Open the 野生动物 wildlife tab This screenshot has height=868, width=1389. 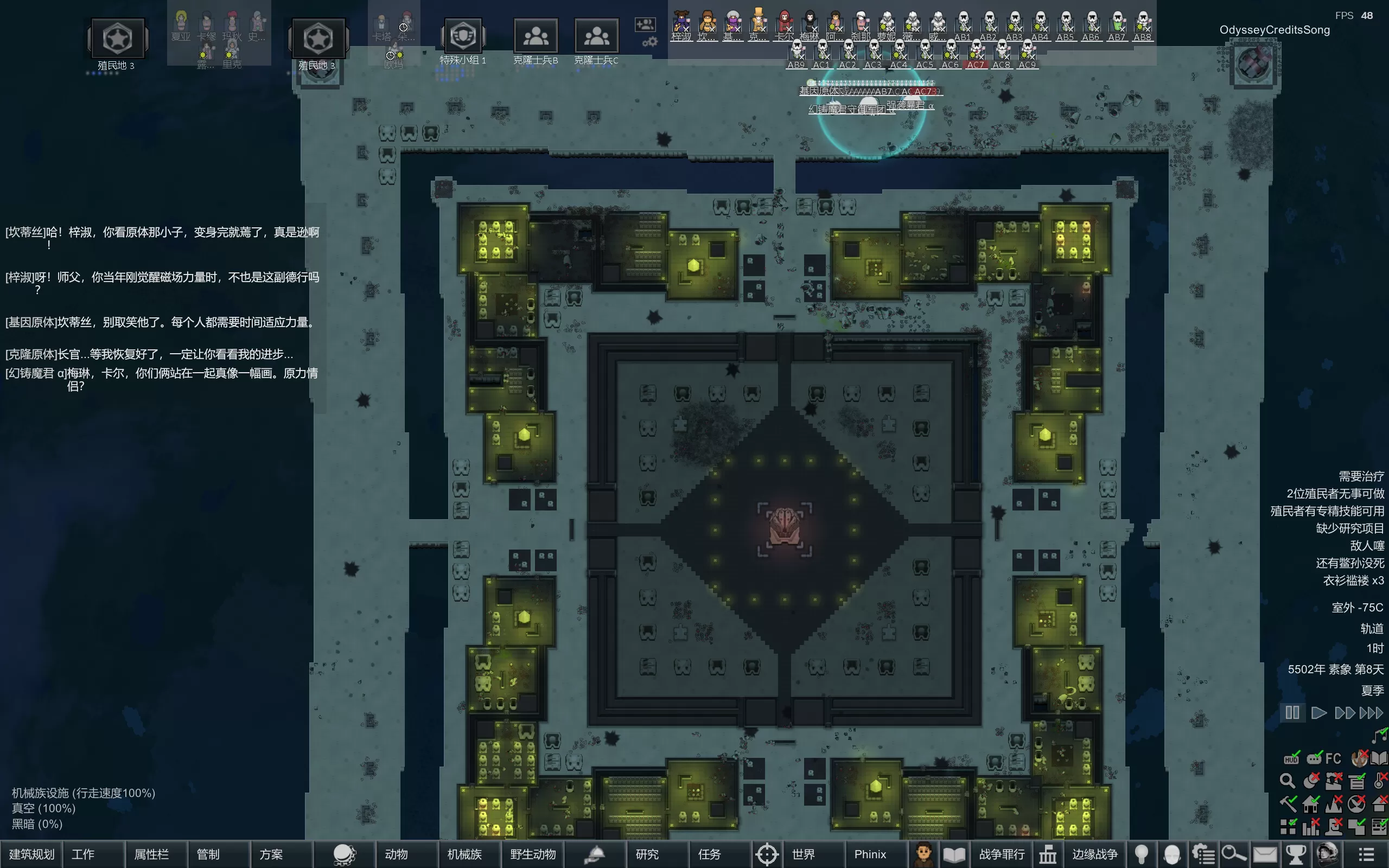tap(533, 854)
